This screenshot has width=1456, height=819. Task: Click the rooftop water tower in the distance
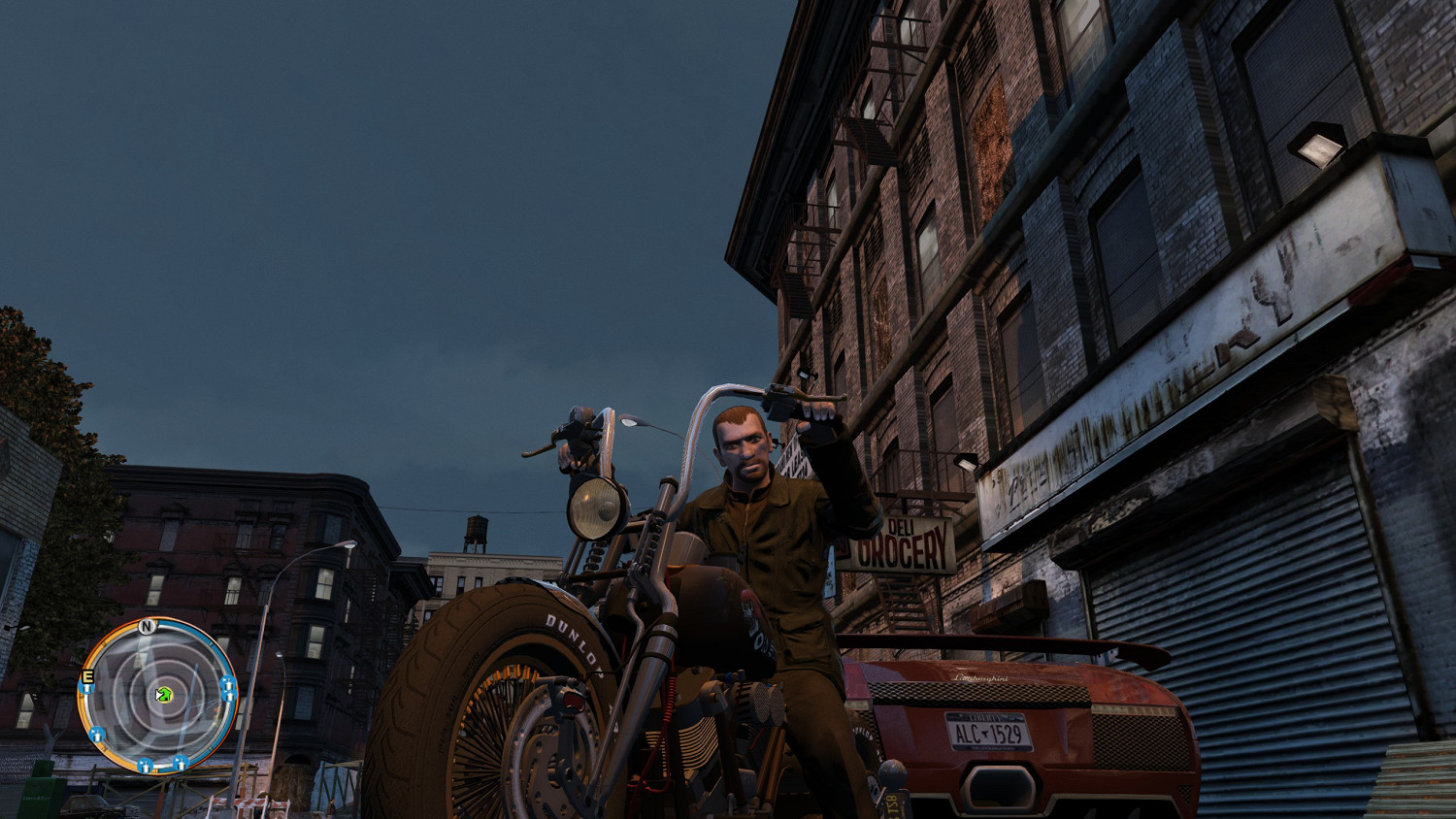pos(480,528)
